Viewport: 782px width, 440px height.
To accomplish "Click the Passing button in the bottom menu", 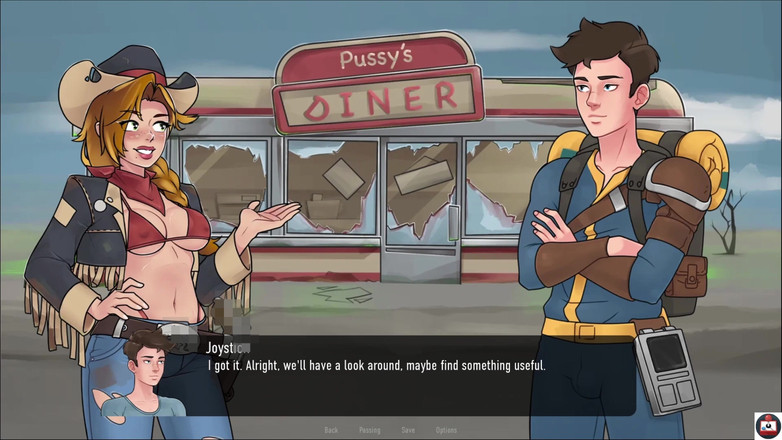I will [x=370, y=430].
